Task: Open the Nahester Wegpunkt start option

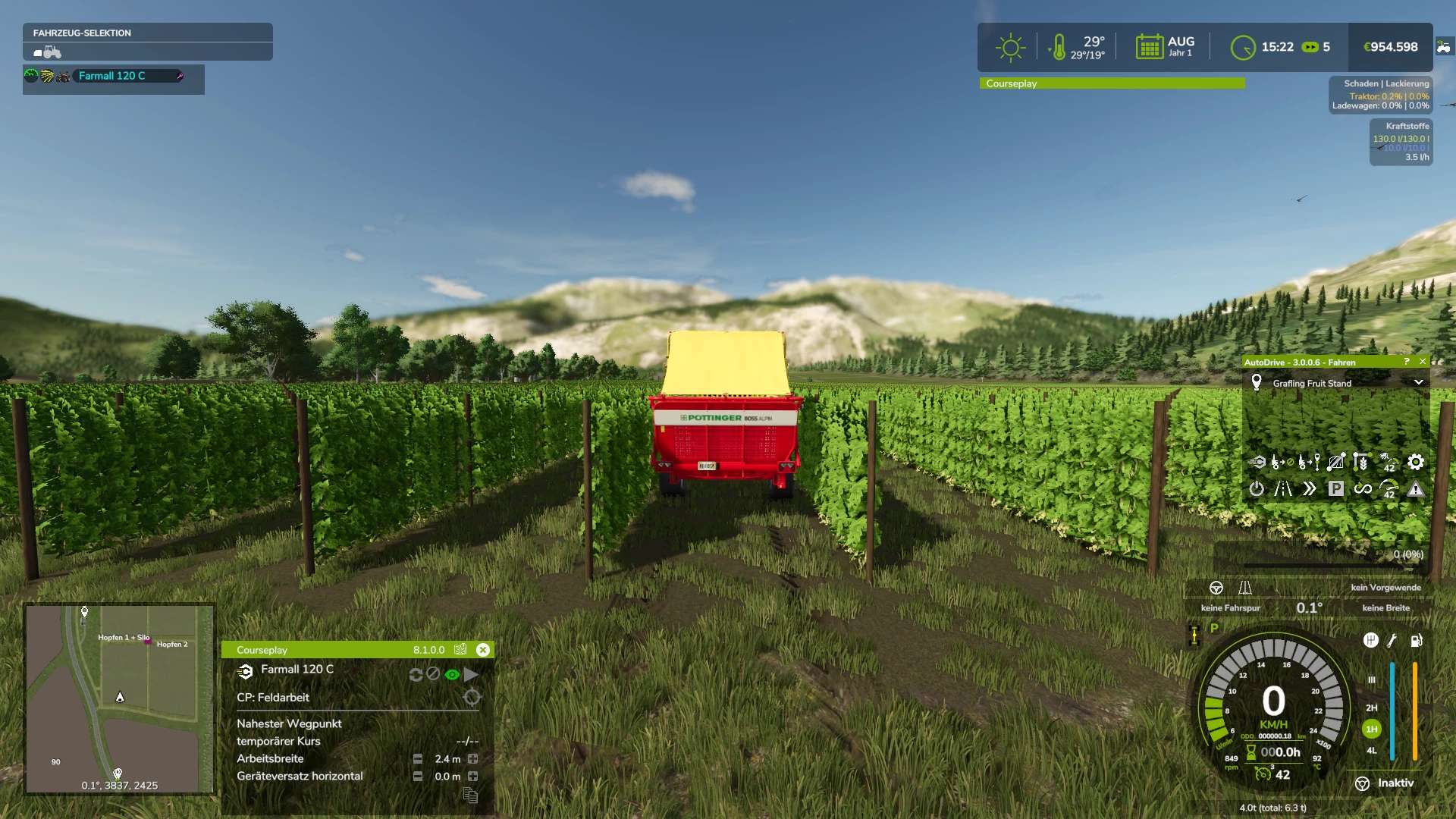Action: pos(289,724)
